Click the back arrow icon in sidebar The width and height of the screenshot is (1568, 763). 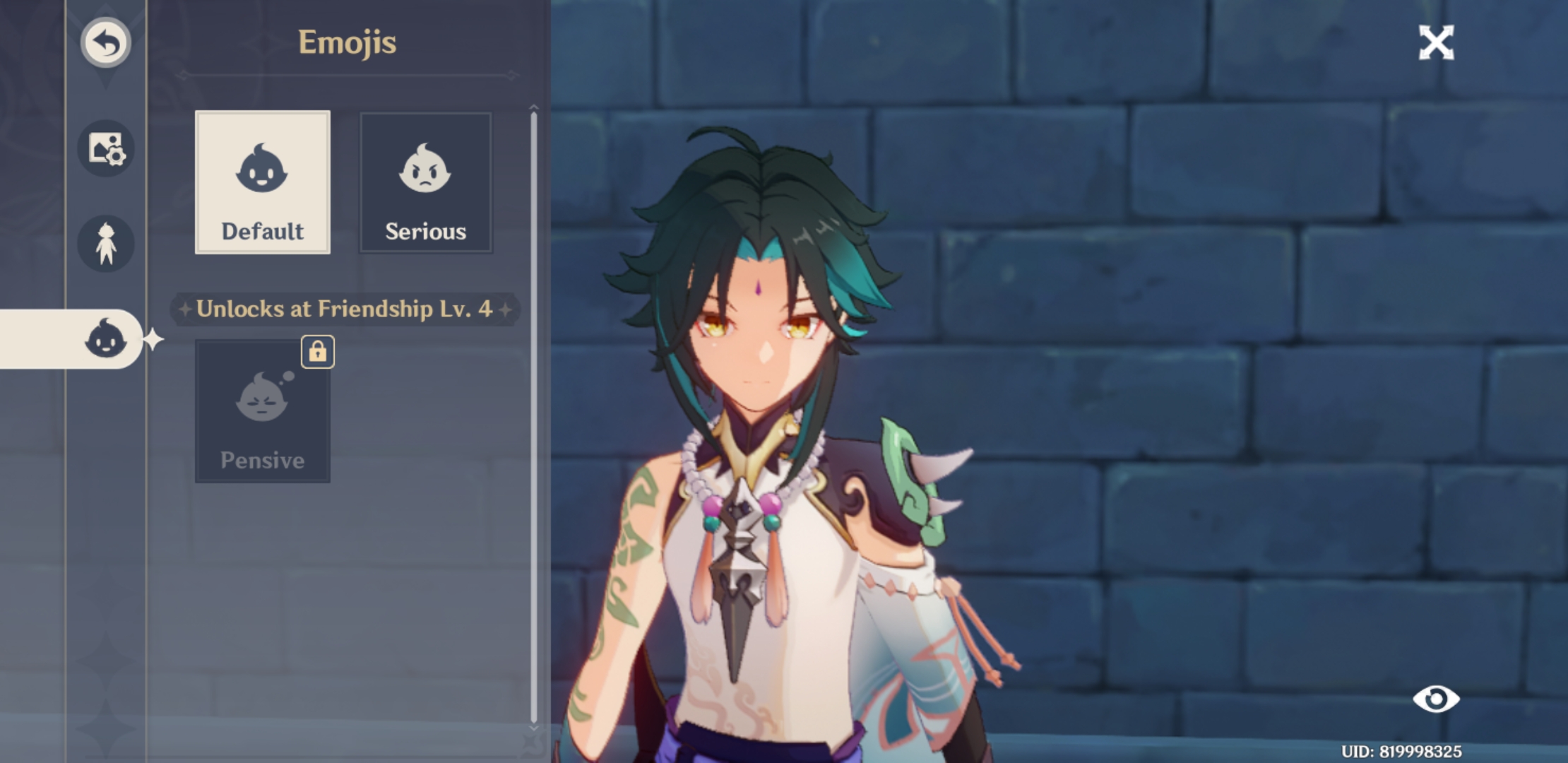(x=106, y=42)
